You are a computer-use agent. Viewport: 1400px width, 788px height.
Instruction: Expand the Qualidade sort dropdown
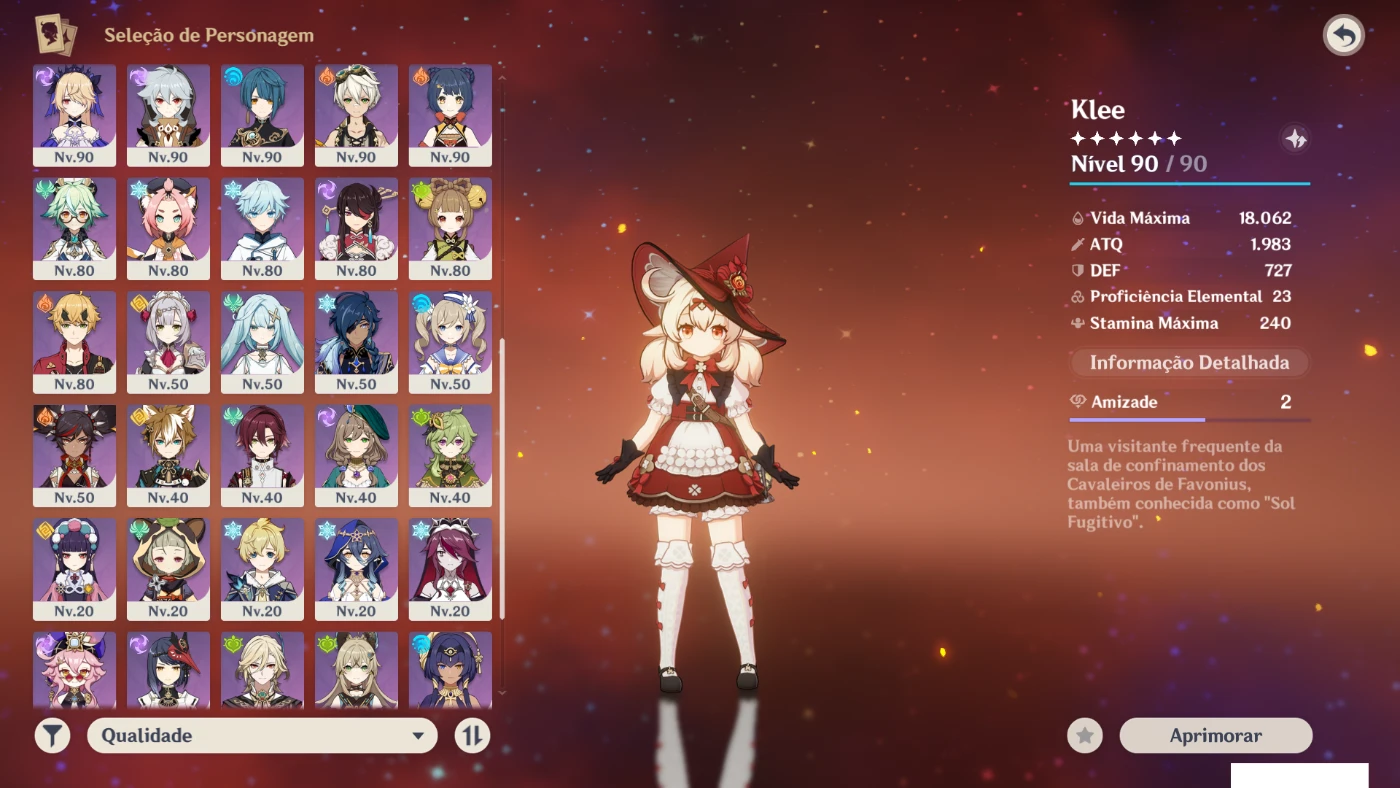tap(262, 736)
